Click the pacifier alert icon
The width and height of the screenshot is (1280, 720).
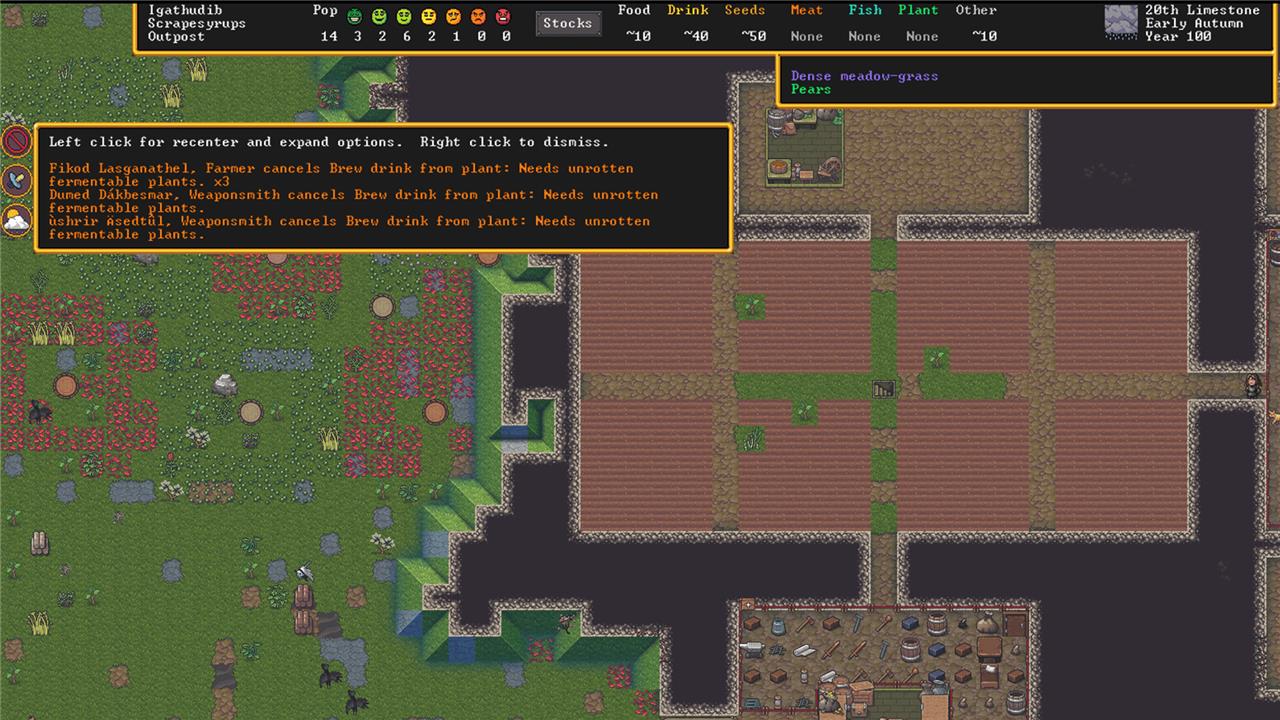pos(16,180)
